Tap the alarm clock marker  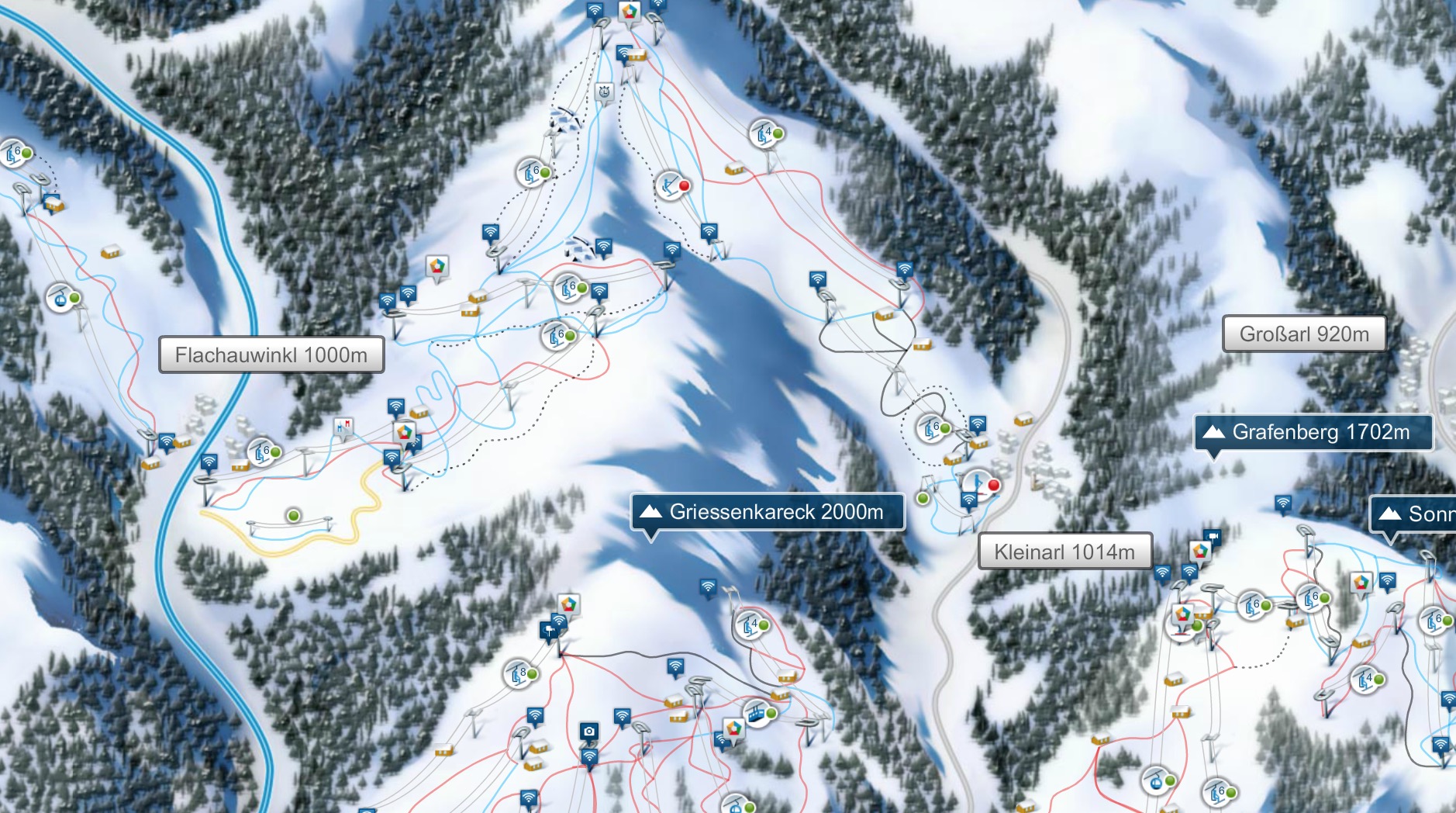604,92
